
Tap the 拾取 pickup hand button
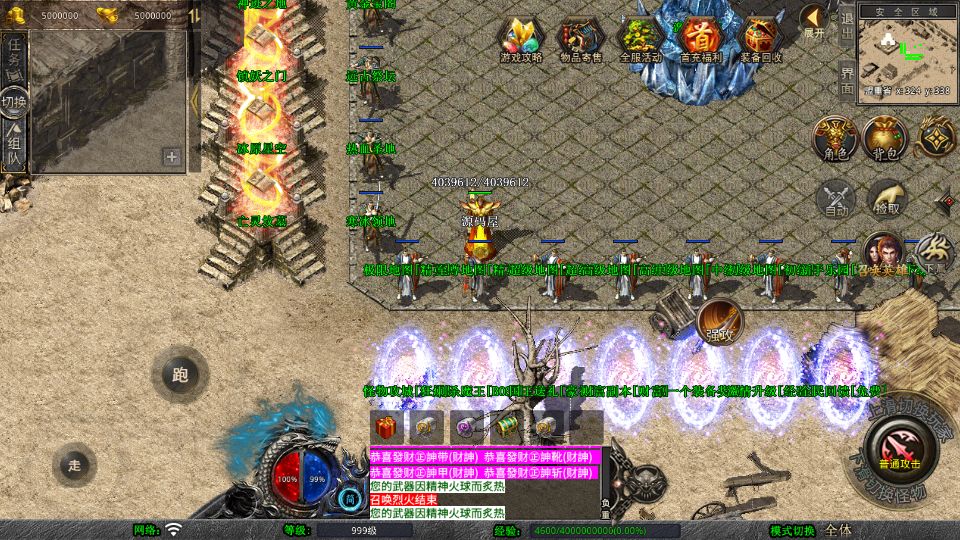[886, 199]
